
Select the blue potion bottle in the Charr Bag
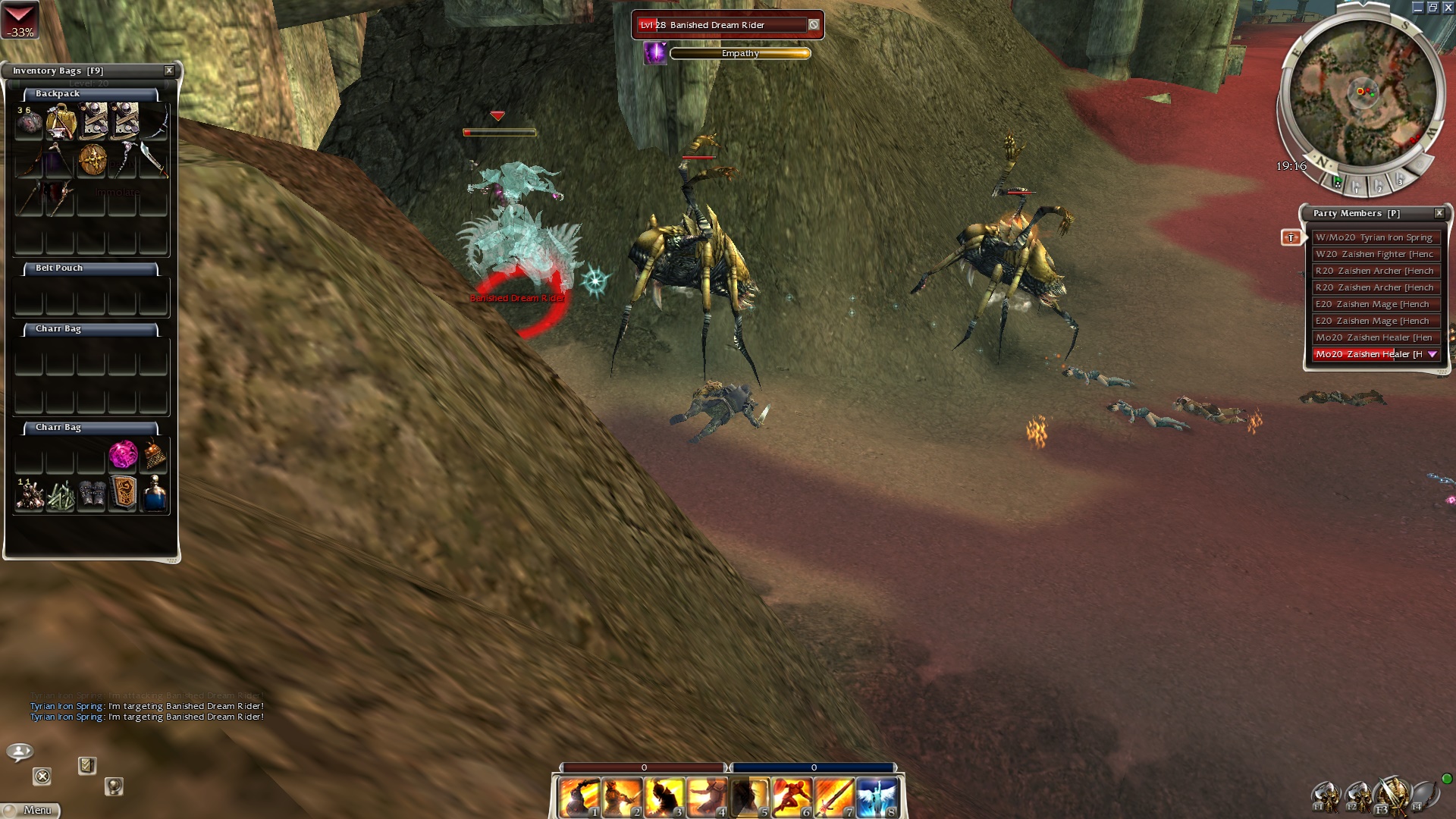(154, 494)
